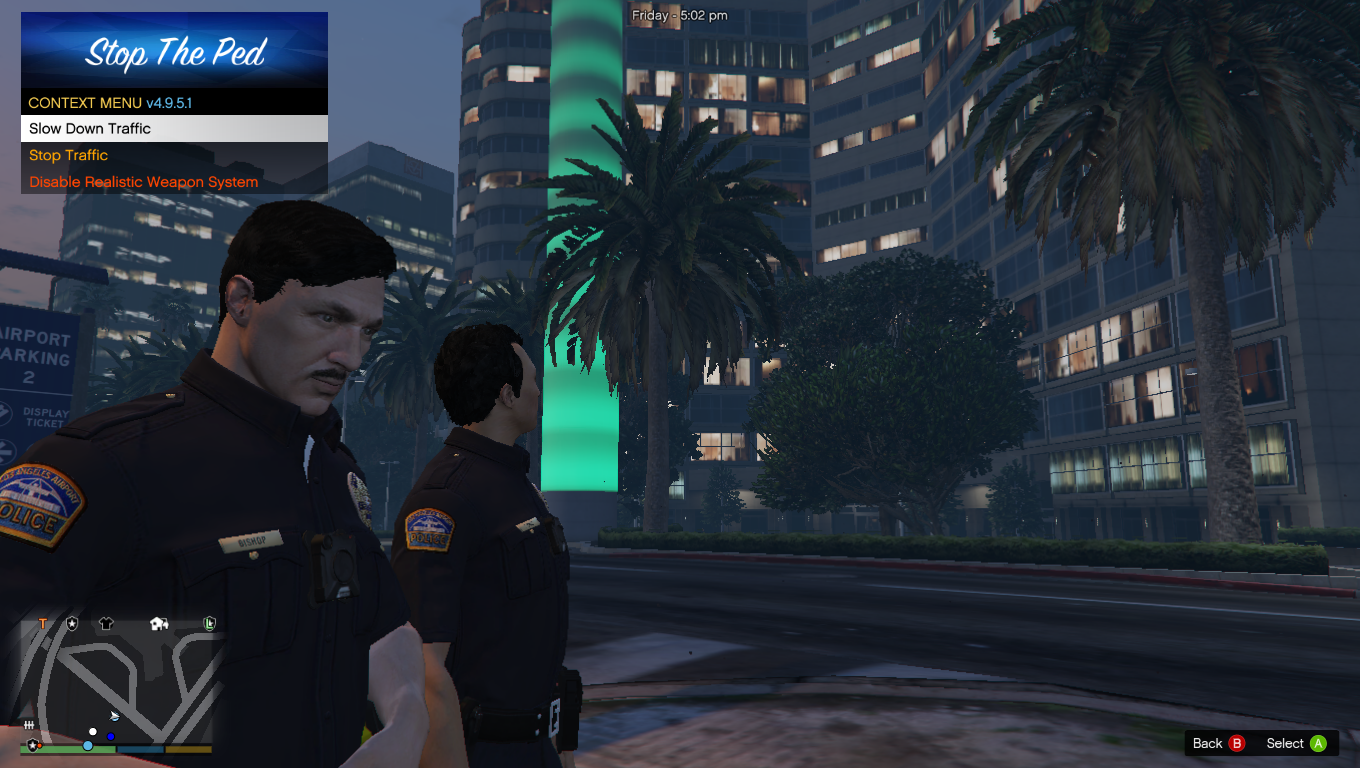Viewport: 1360px width, 768px height.
Task: Click the Stop The Ped logo banner
Action: click(x=174, y=50)
